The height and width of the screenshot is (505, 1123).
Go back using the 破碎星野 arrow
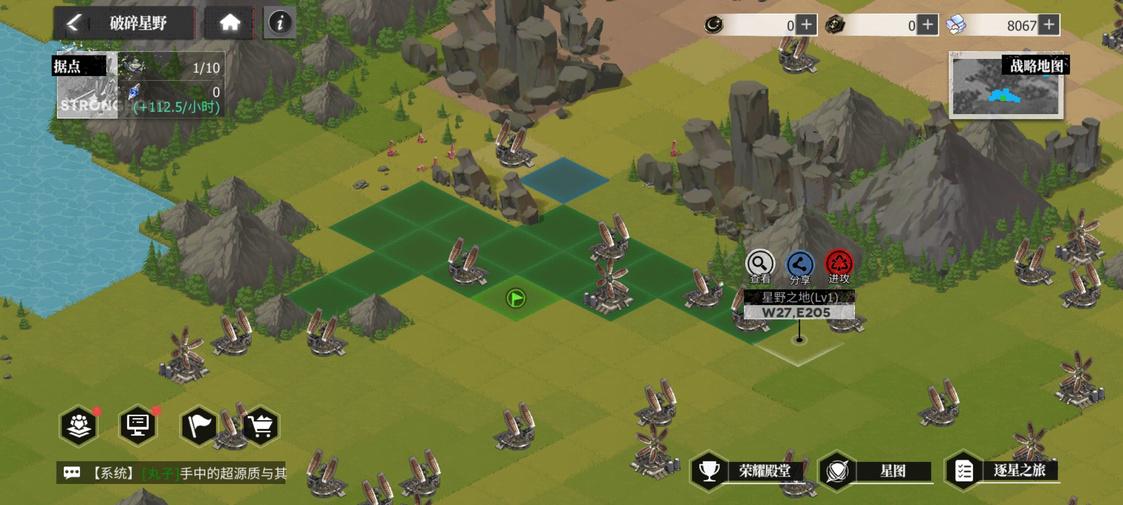tap(73, 23)
